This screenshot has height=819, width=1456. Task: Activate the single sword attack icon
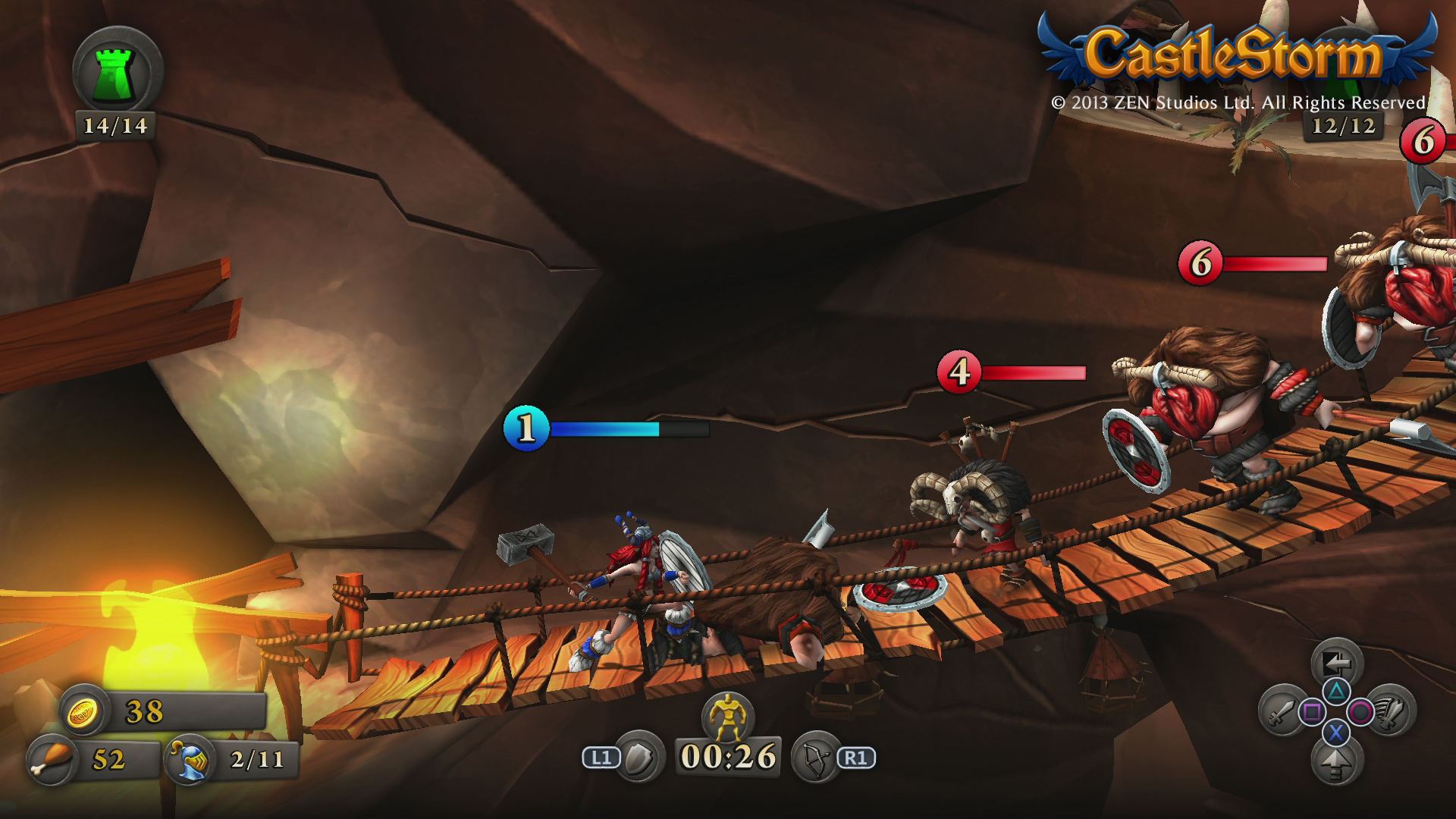coord(1282,711)
